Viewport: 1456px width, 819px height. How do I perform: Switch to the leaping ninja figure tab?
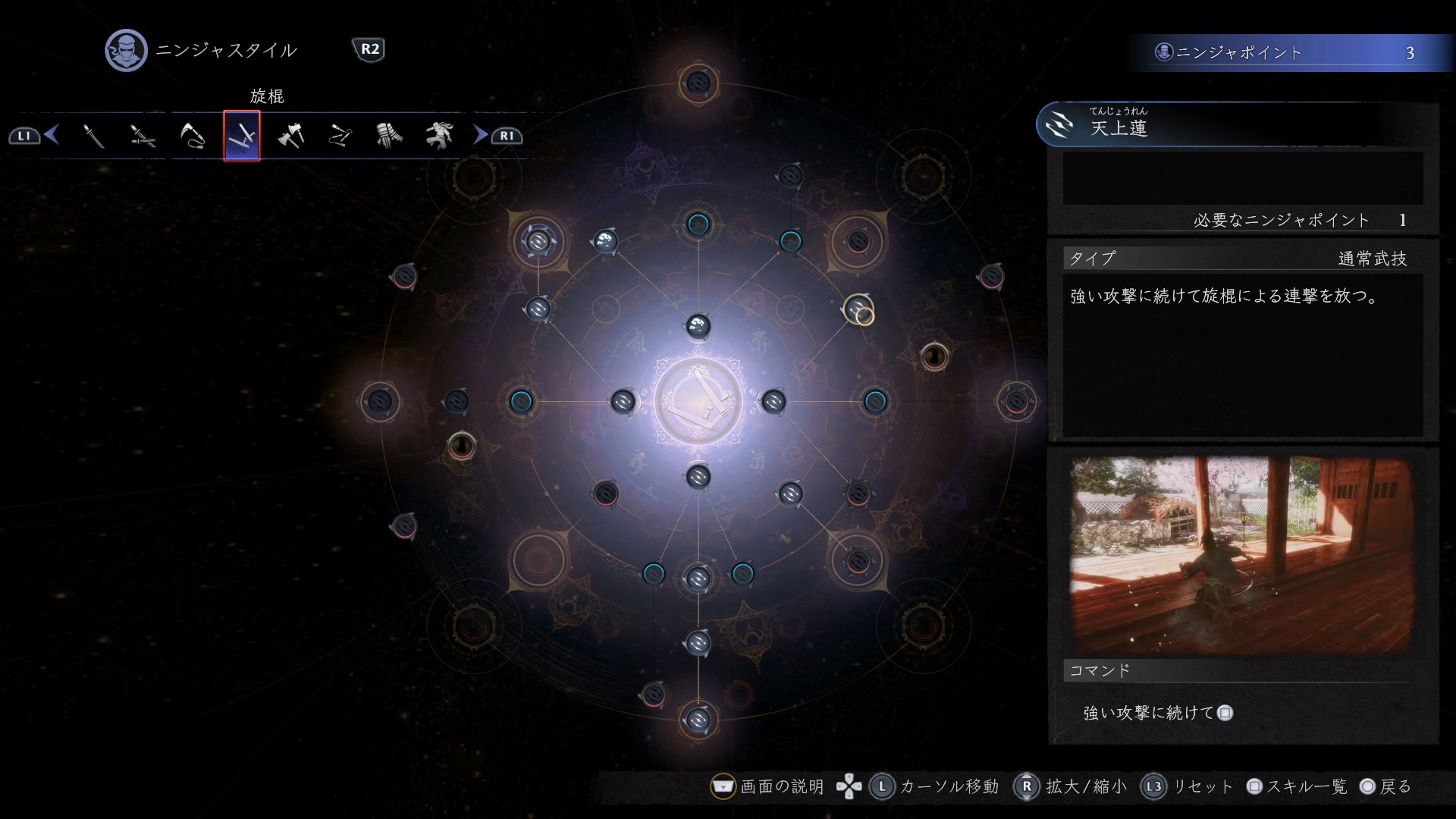[x=439, y=136]
